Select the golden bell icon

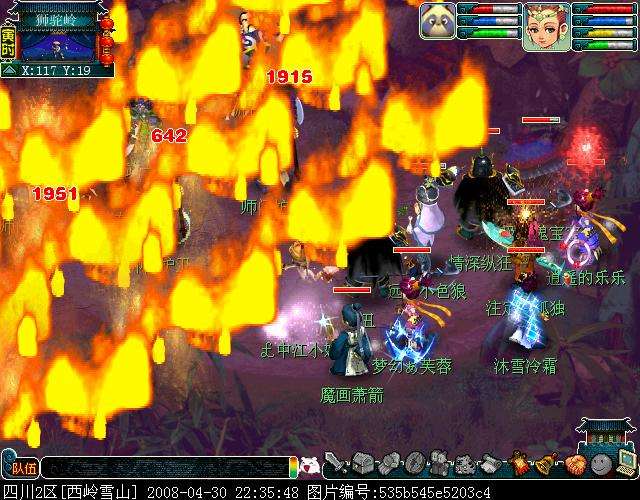pyautogui.click(x=547, y=464)
